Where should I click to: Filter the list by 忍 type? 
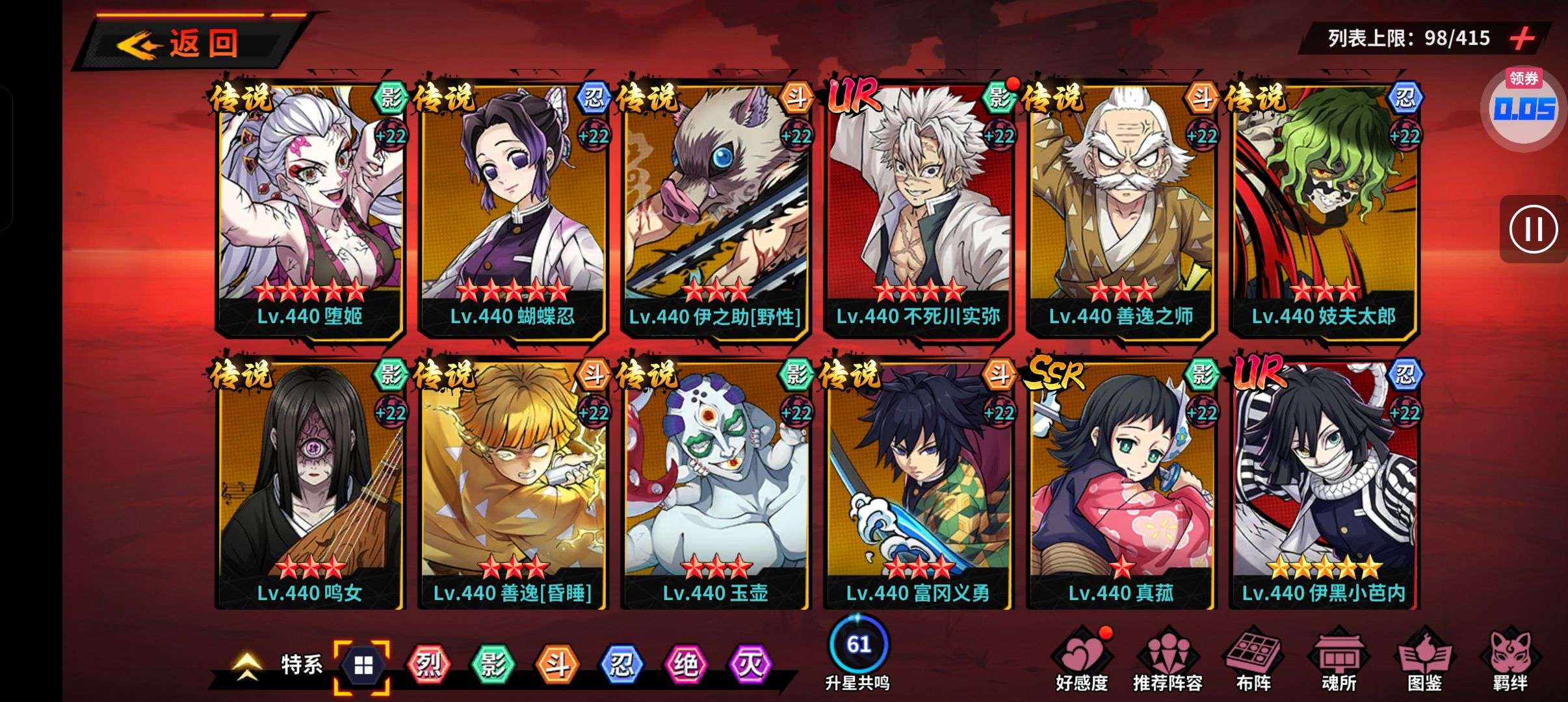621,664
